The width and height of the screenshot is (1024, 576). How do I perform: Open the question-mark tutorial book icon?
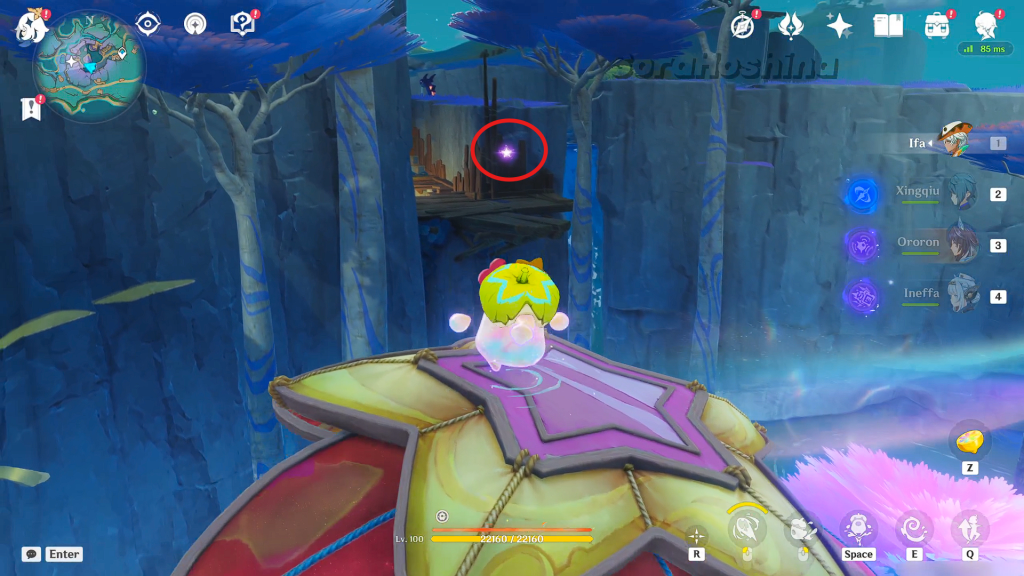click(x=242, y=23)
